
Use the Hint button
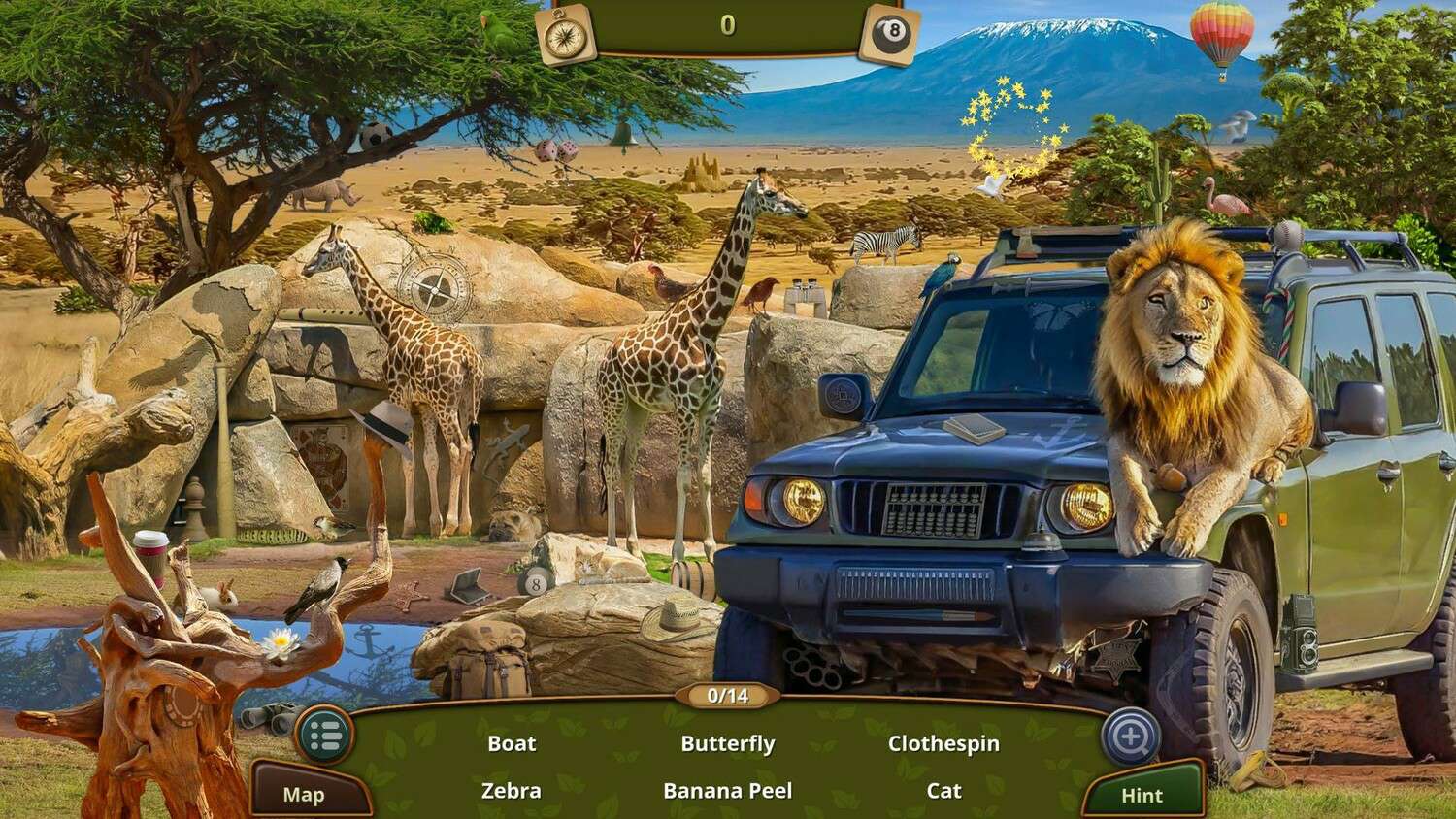[x=1142, y=796]
